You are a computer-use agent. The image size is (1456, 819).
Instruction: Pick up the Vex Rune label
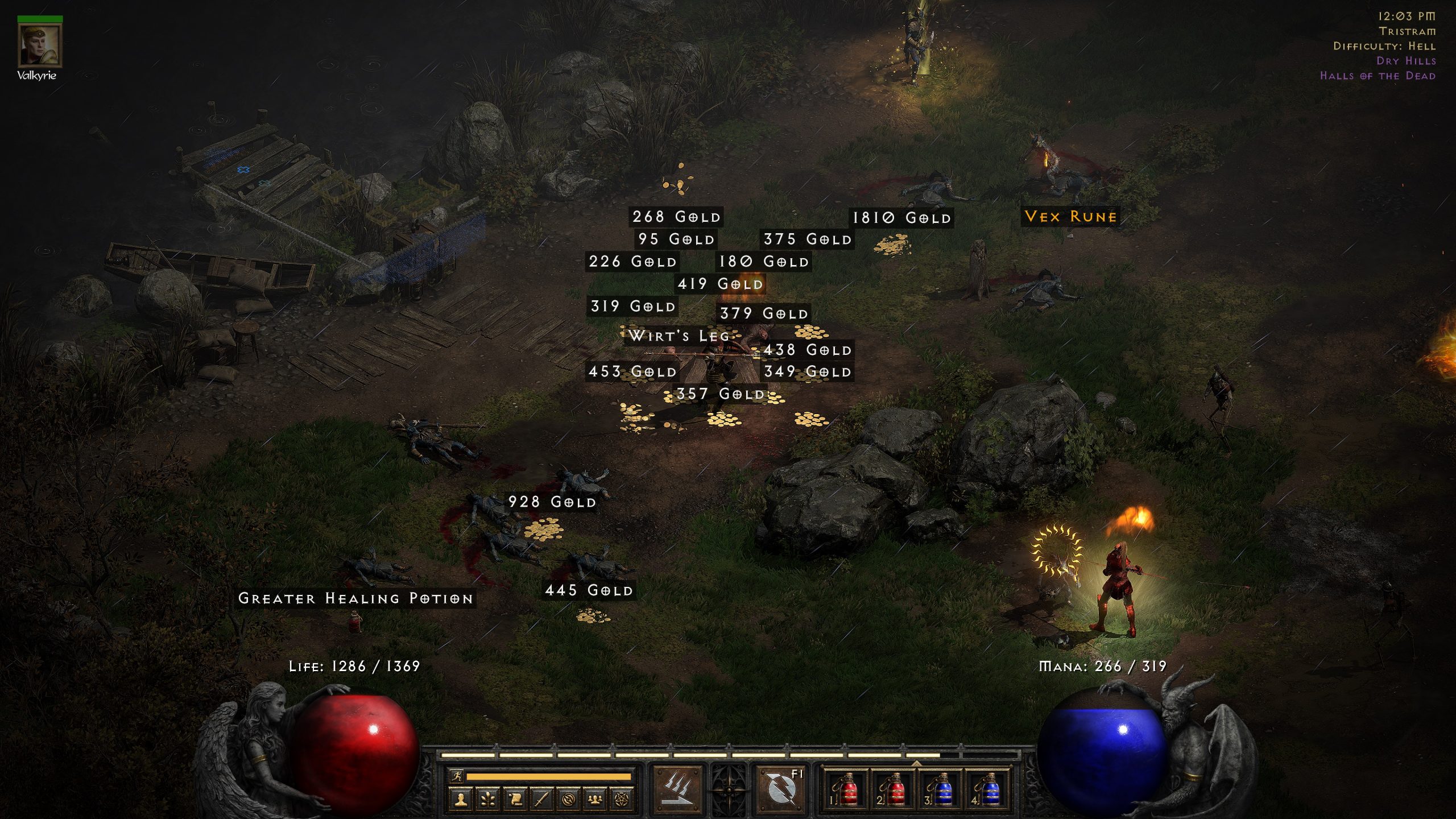point(1070,217)
